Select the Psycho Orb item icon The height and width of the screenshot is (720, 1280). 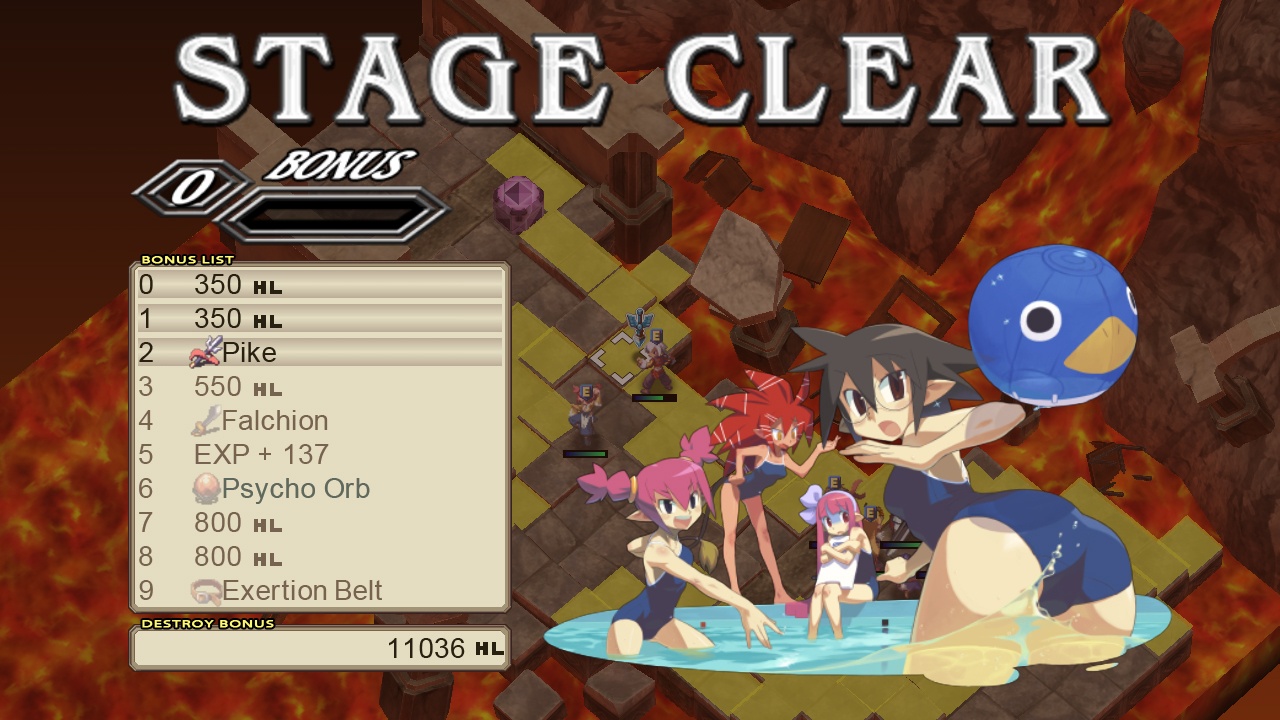coord(206,488)
